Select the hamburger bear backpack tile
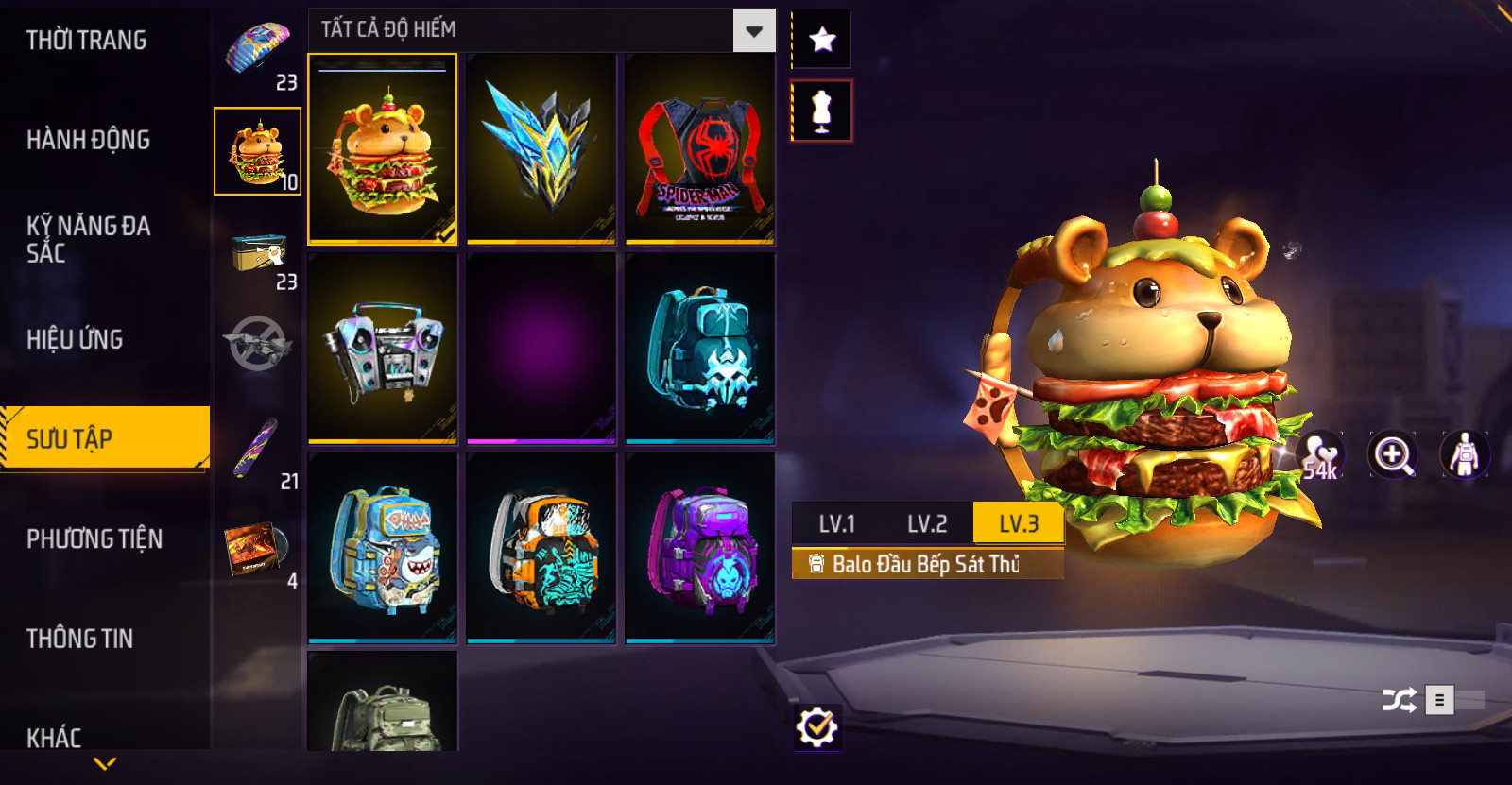Viewport: 1512px width, 785px height. [383, 149]
